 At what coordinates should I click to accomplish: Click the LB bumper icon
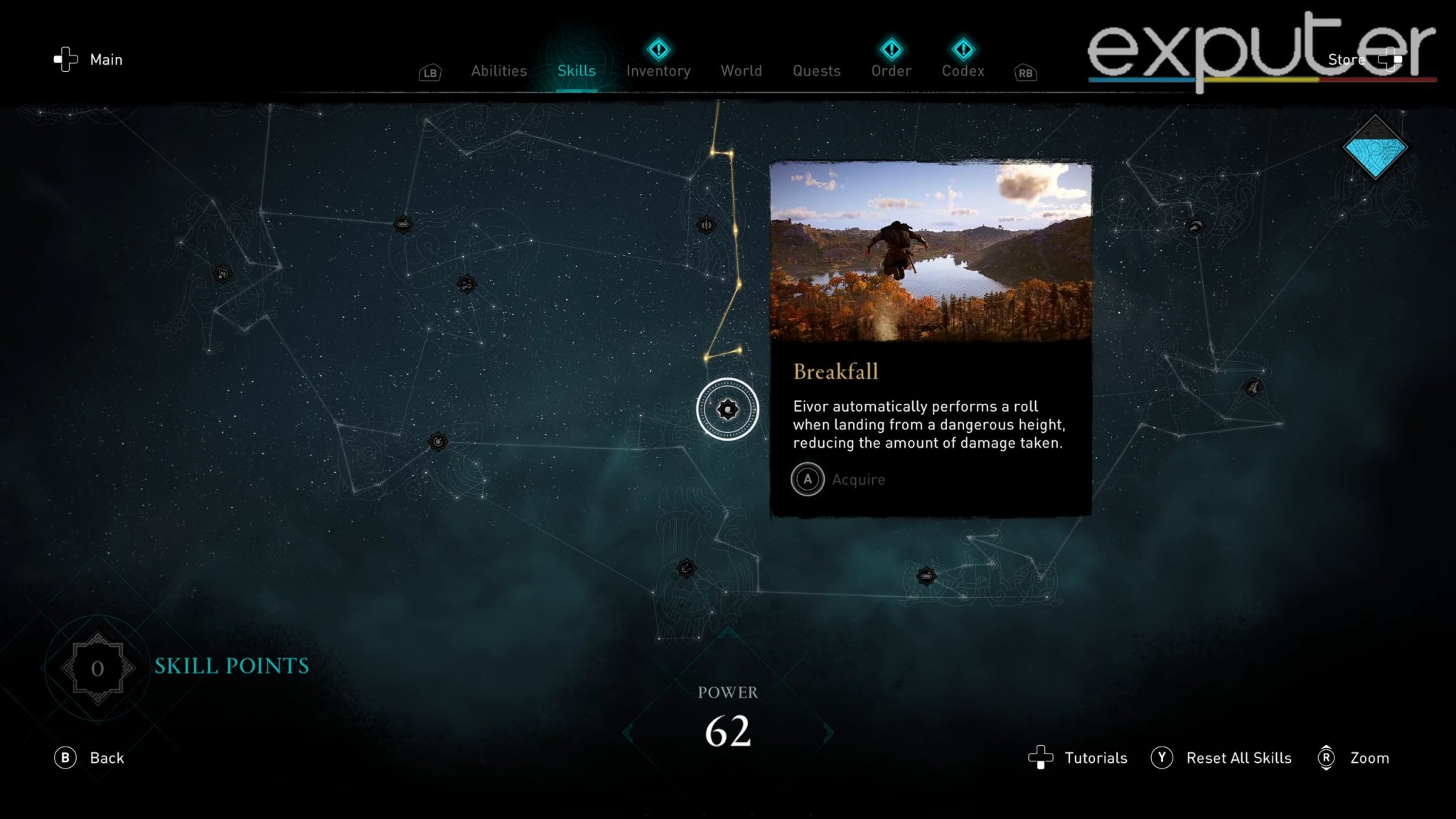[x=429, y=72]
